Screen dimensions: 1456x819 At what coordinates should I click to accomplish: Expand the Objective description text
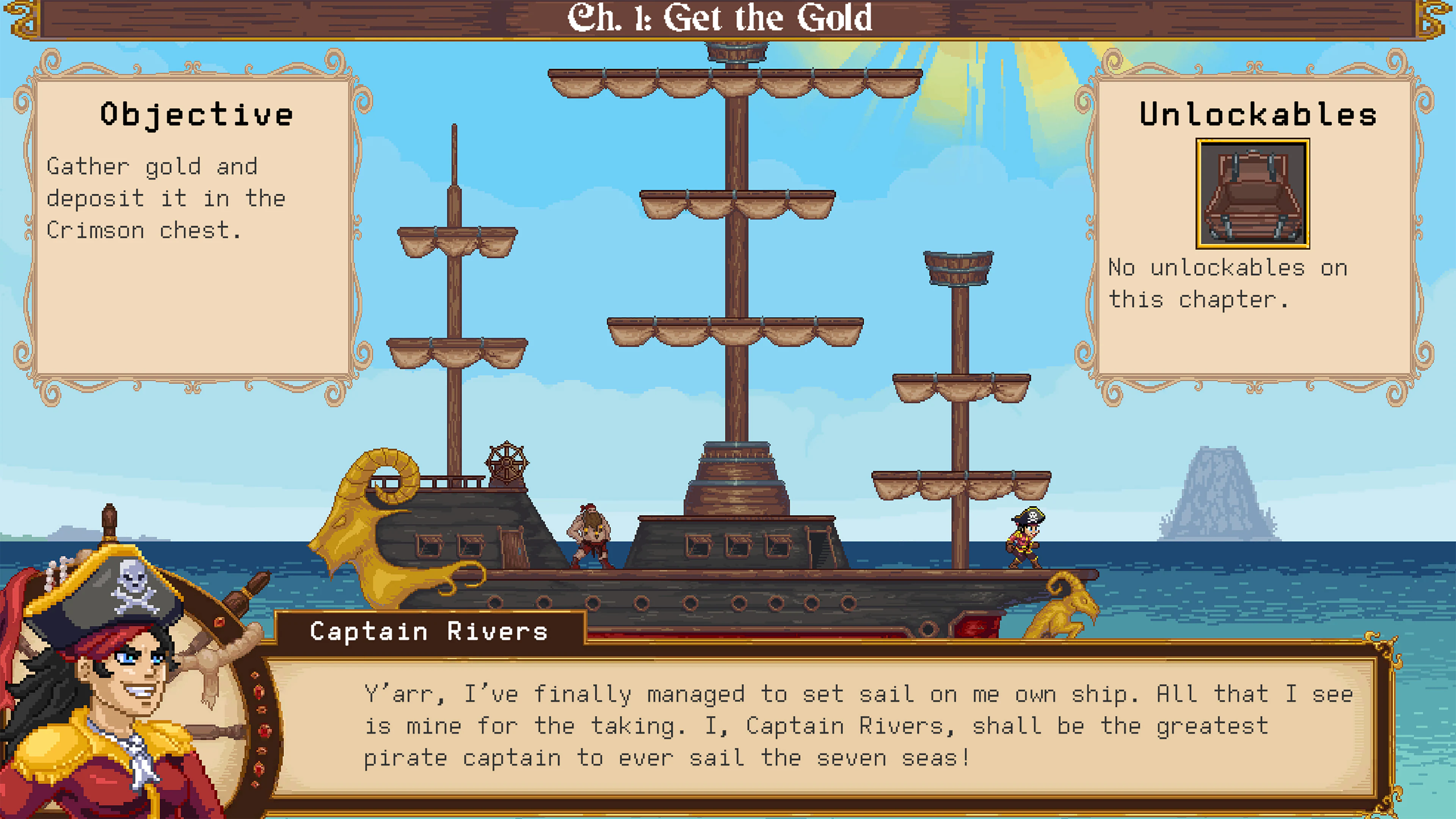pos(167,198)
